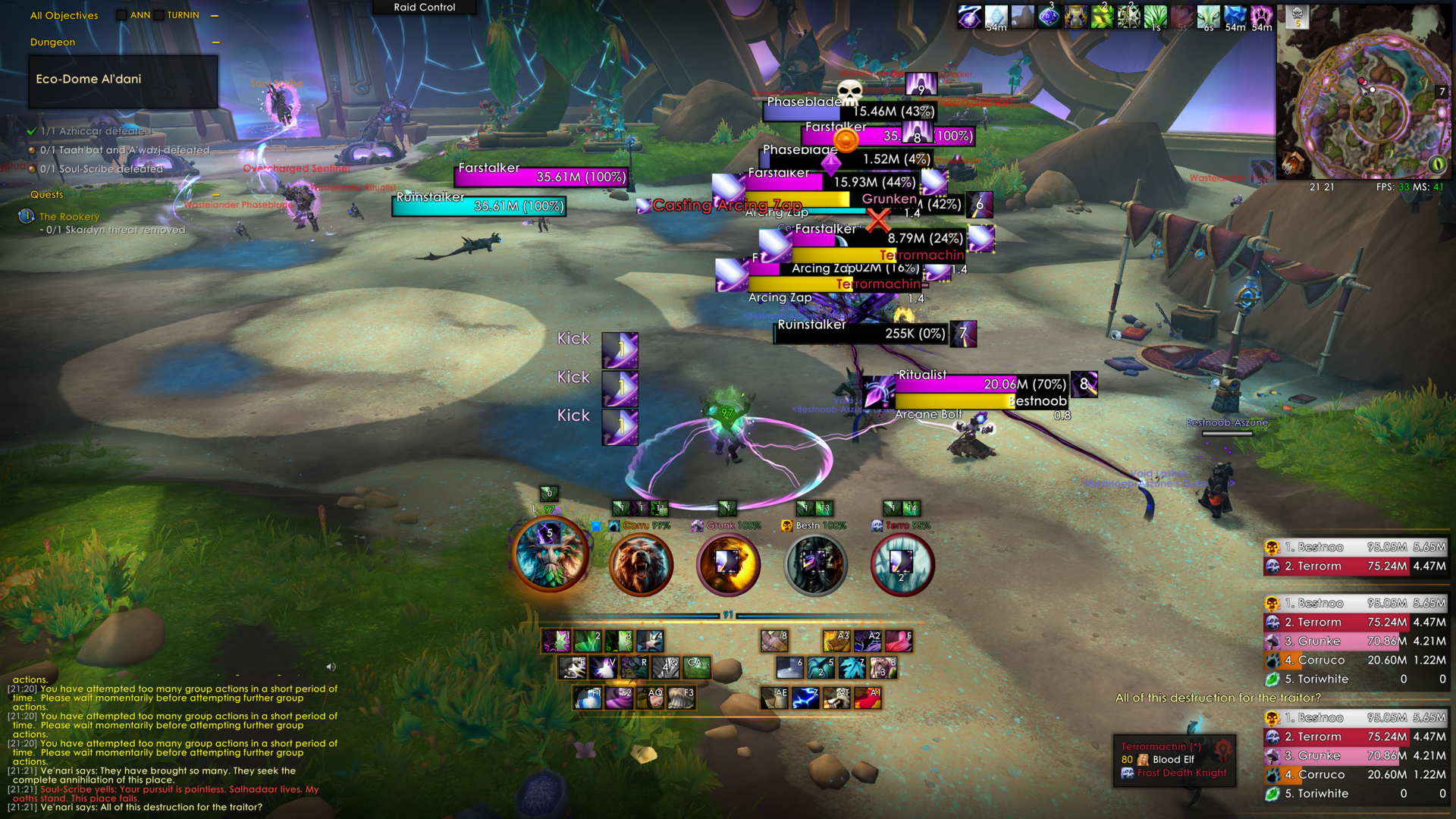Screen dimensions: 1456x819
Task: Select Bestn's skull-masked party portrait
Action: (x=815, y=565)
